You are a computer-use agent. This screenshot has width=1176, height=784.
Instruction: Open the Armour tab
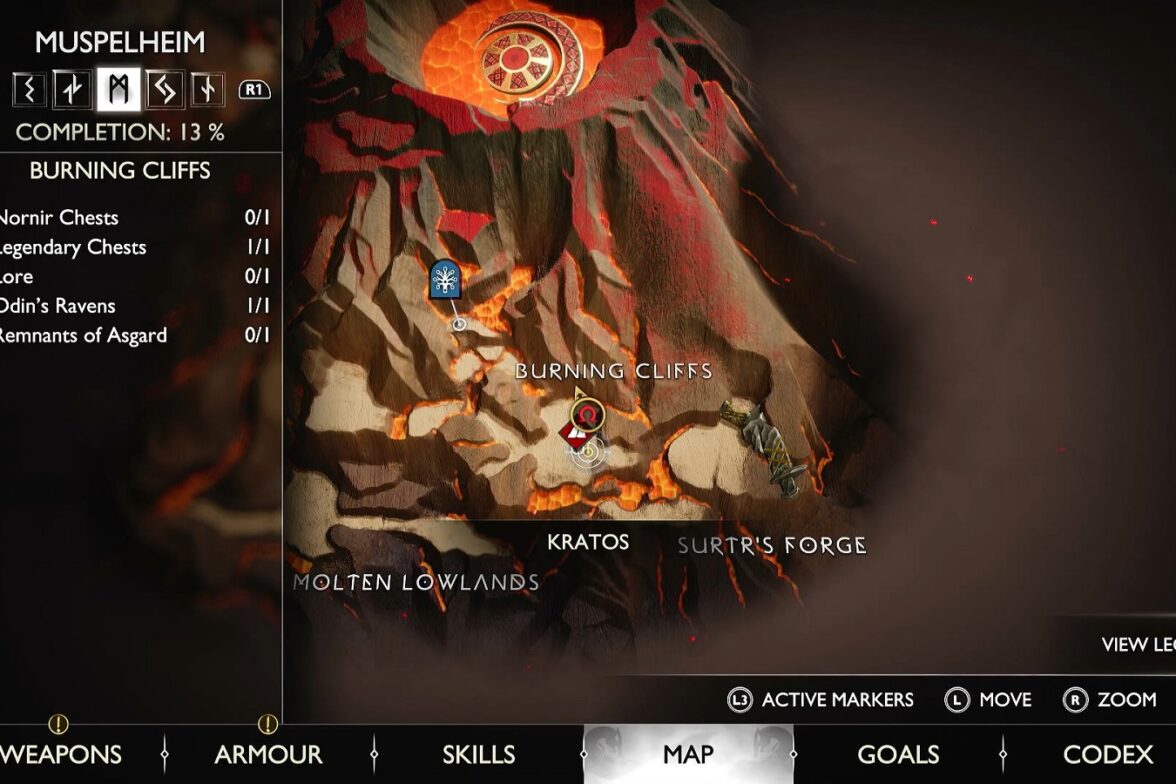[268, 754]
